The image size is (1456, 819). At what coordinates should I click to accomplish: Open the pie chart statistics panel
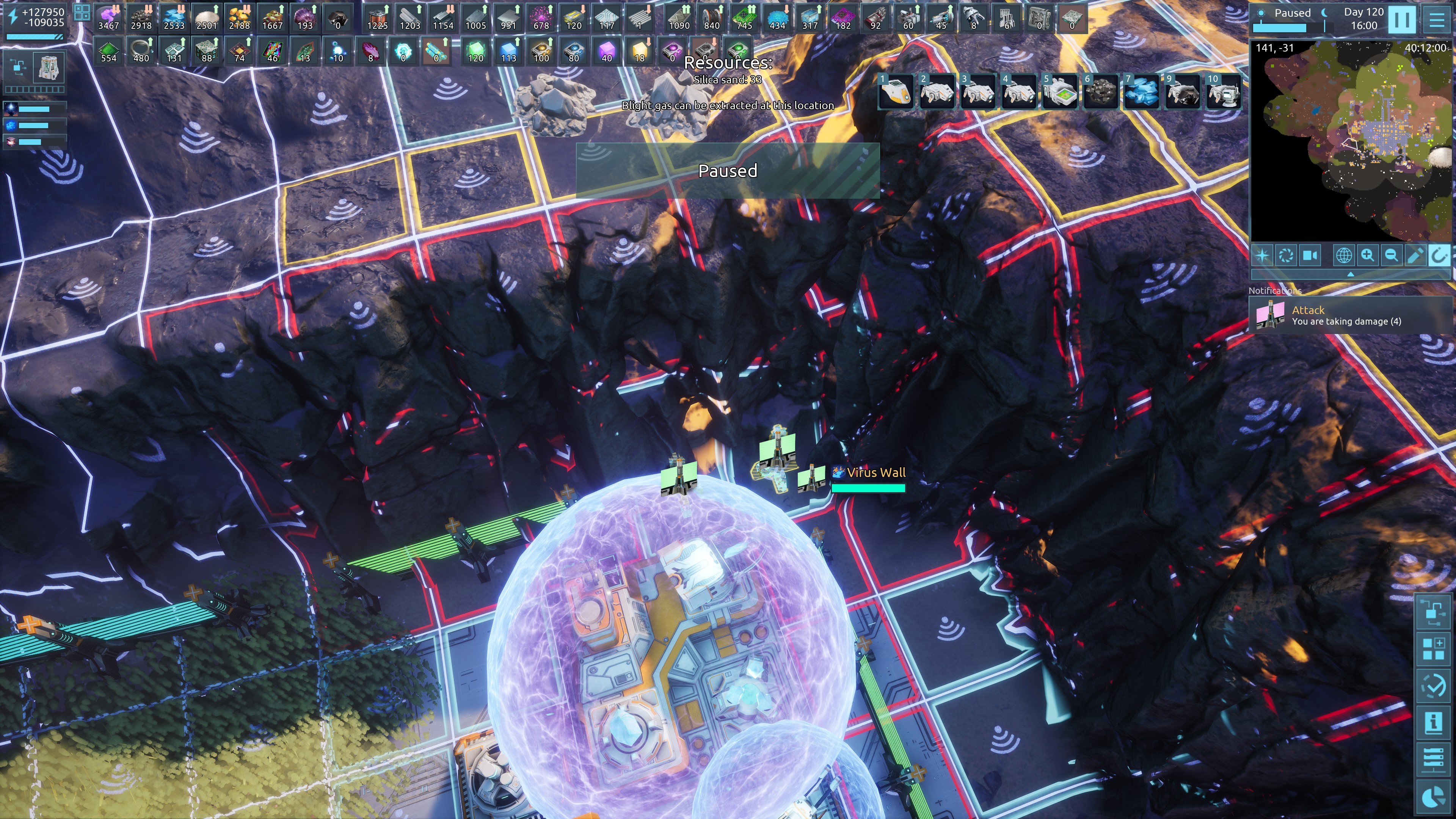pos(1433,797)
